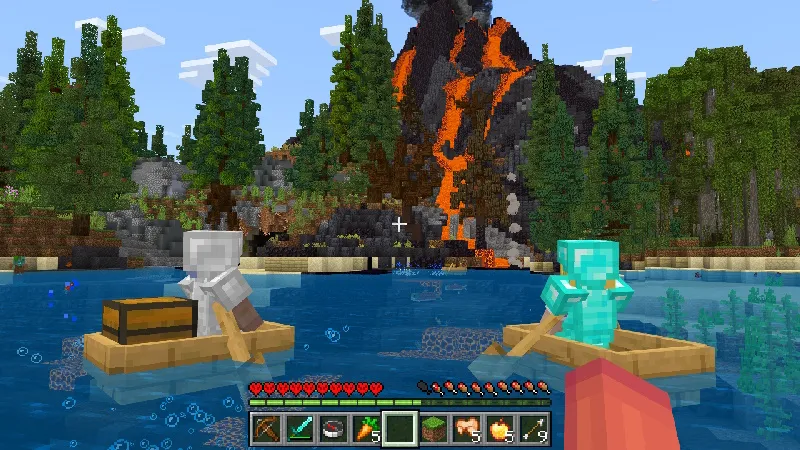800x450 pixels.
Task: Select the arrow stack slot
Action: 532,429
